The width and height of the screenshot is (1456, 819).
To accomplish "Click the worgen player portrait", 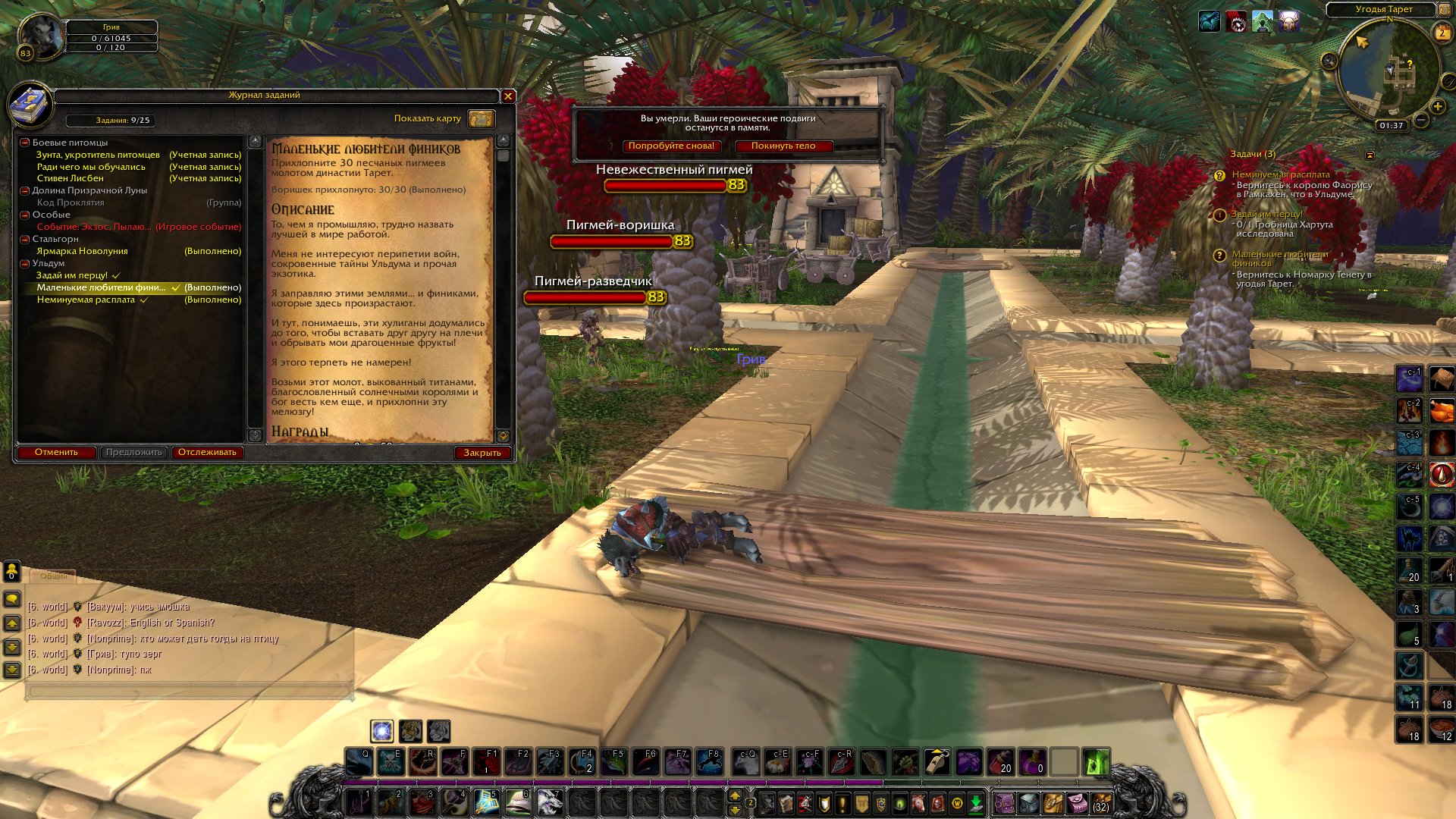I will point(40,36).
